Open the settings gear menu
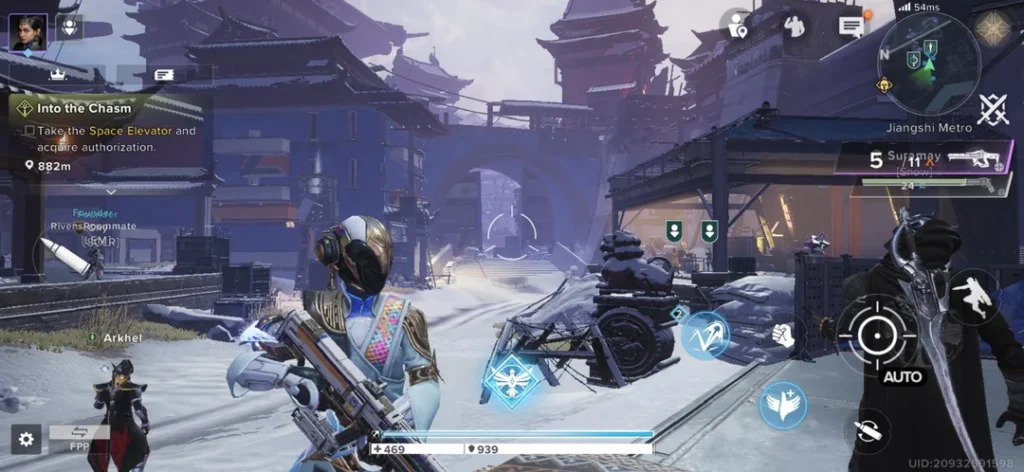Viewport: 1024px width, 472px height. [x=25, y=438]
